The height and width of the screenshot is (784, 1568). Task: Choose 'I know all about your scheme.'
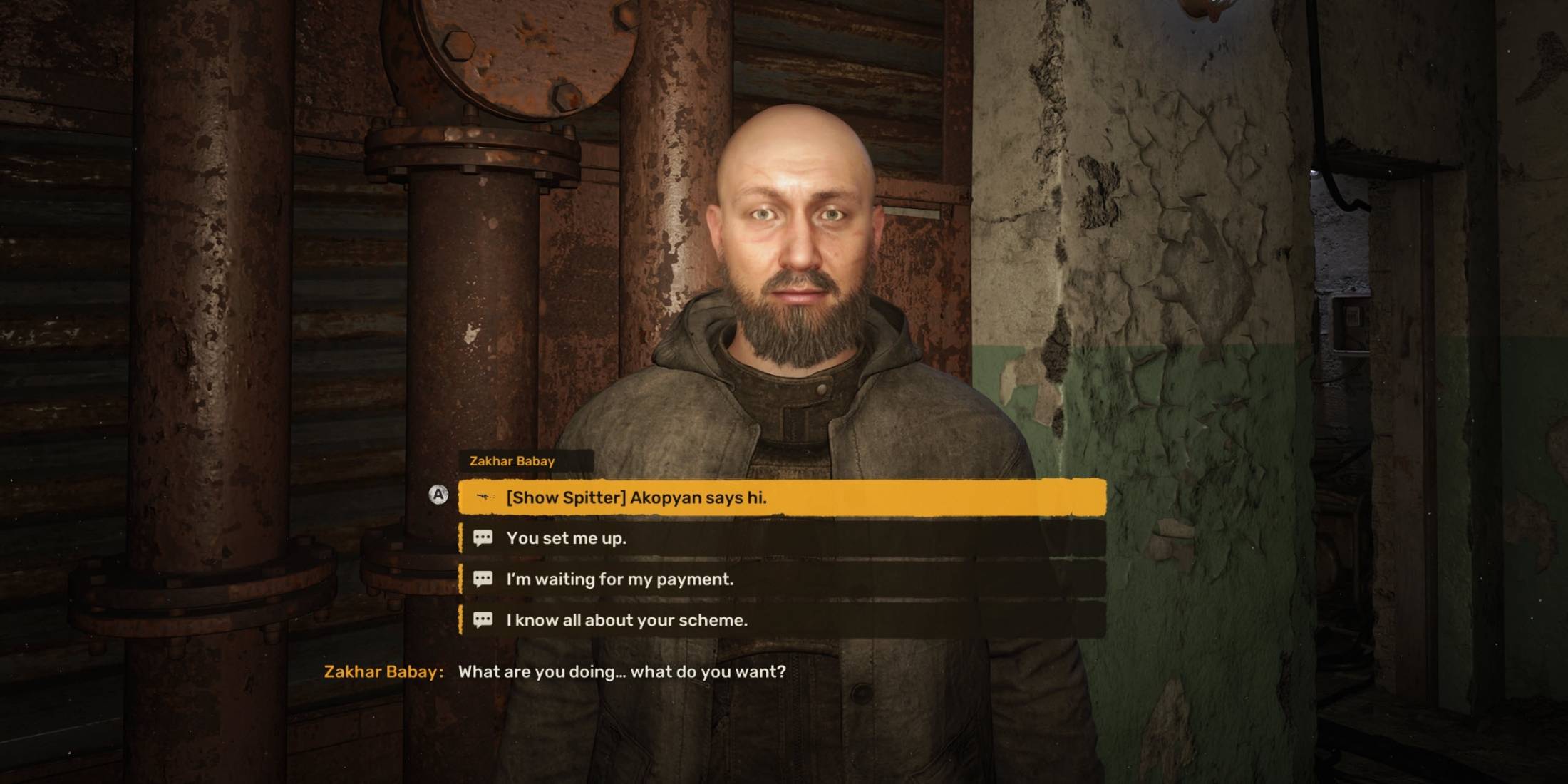[x=627, y=620]
